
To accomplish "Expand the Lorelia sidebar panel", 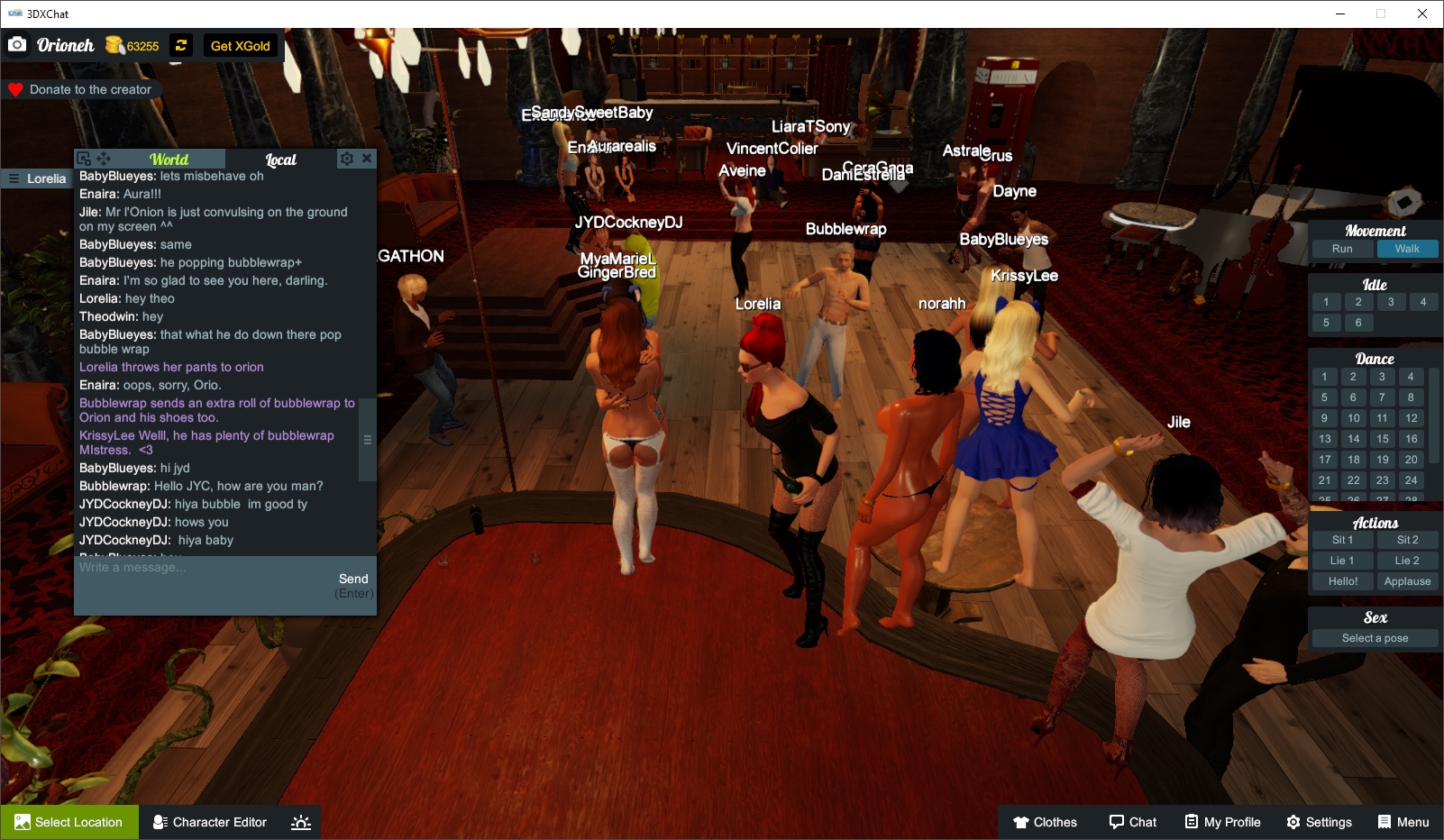I will click(x=12, y=178).
